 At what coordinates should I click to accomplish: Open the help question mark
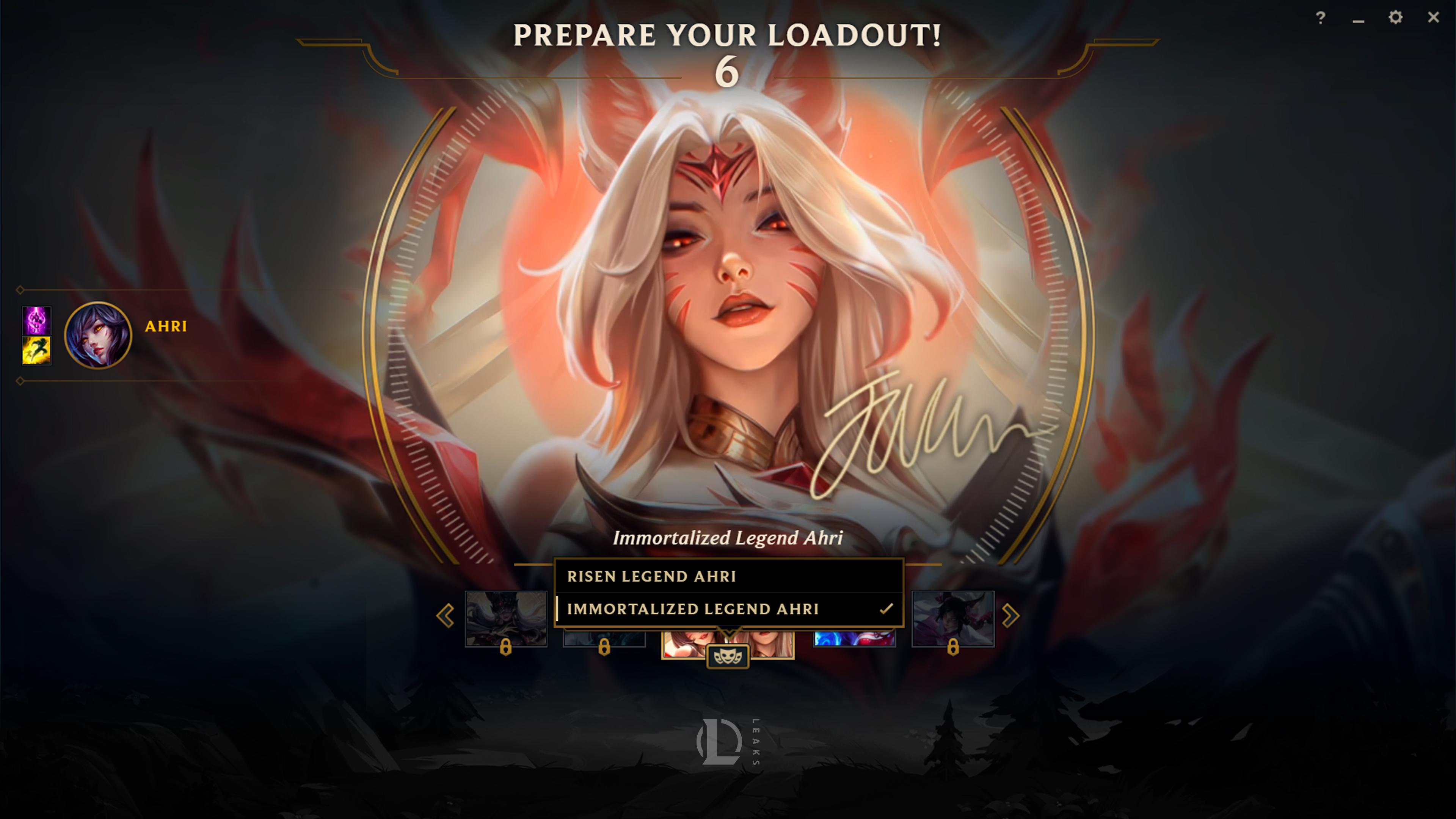1320,18
